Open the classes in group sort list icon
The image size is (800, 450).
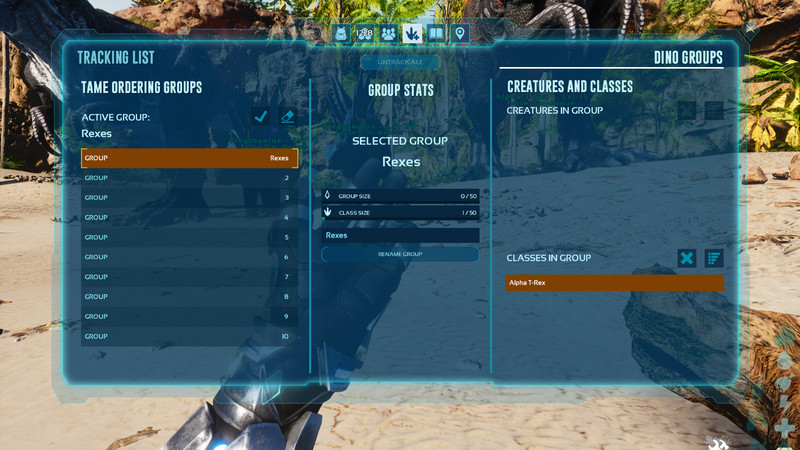tap(713, 258)
